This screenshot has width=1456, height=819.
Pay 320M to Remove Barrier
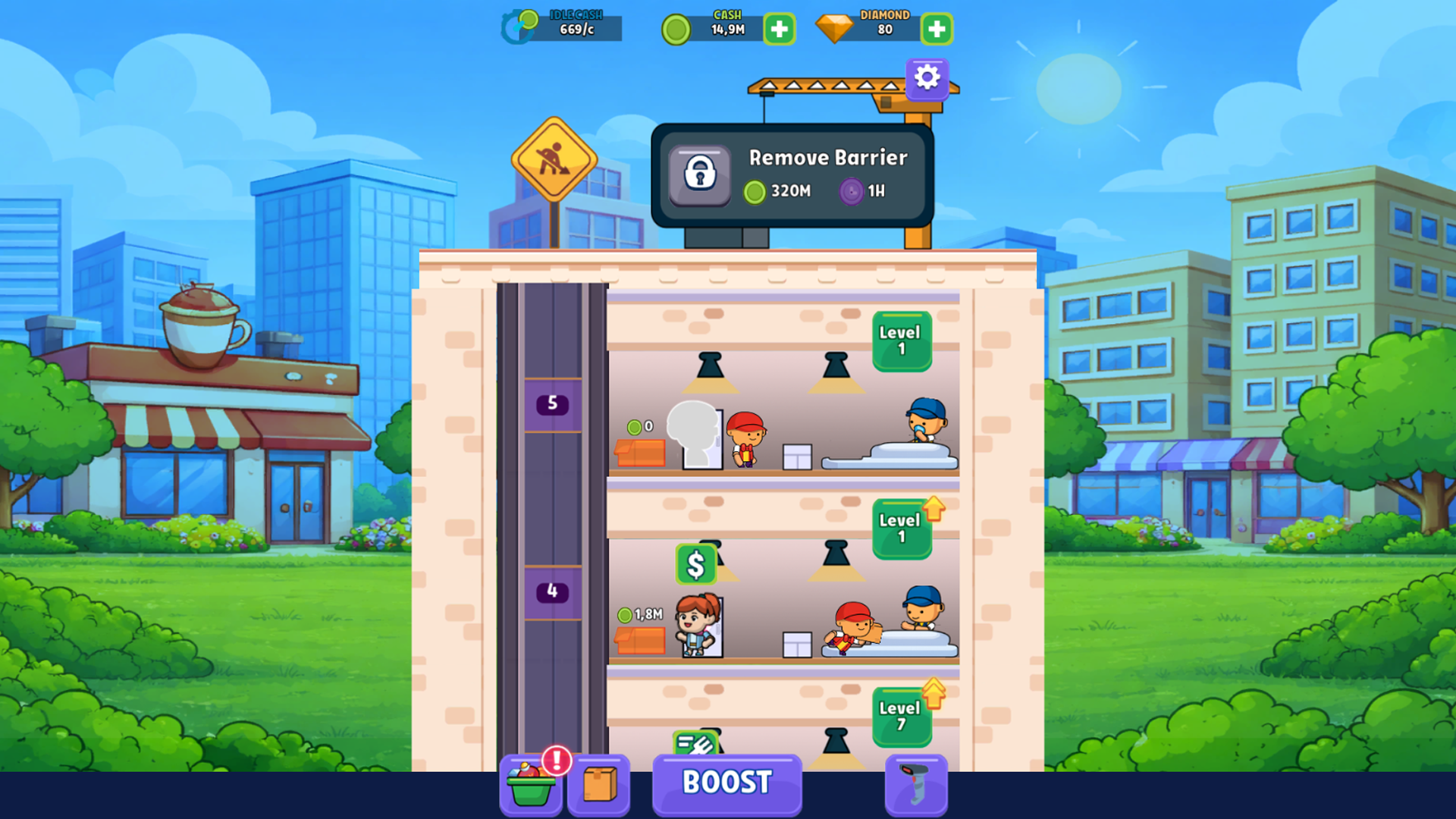[775, 191]
